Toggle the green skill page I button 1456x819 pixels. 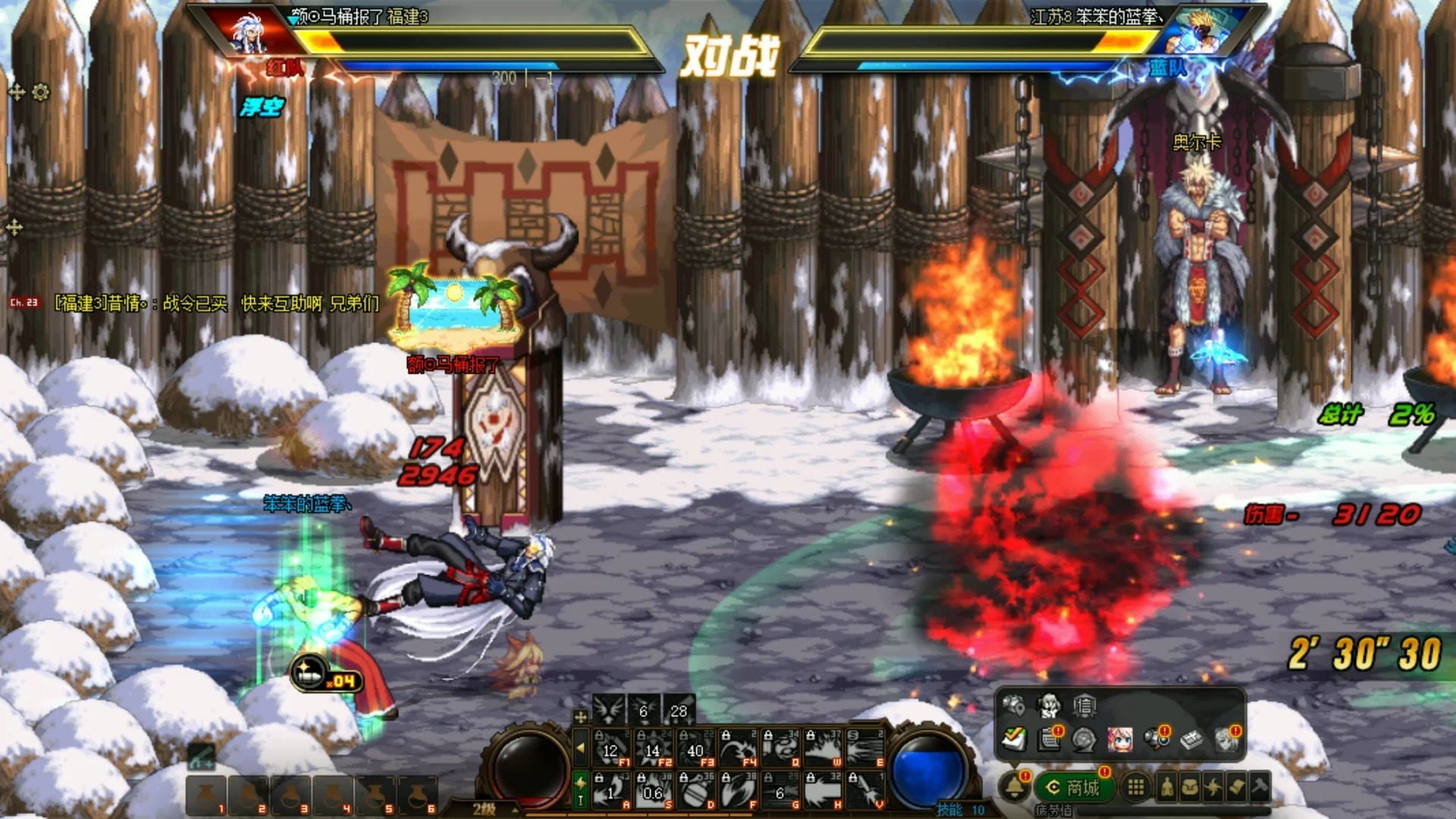(580, 790)
